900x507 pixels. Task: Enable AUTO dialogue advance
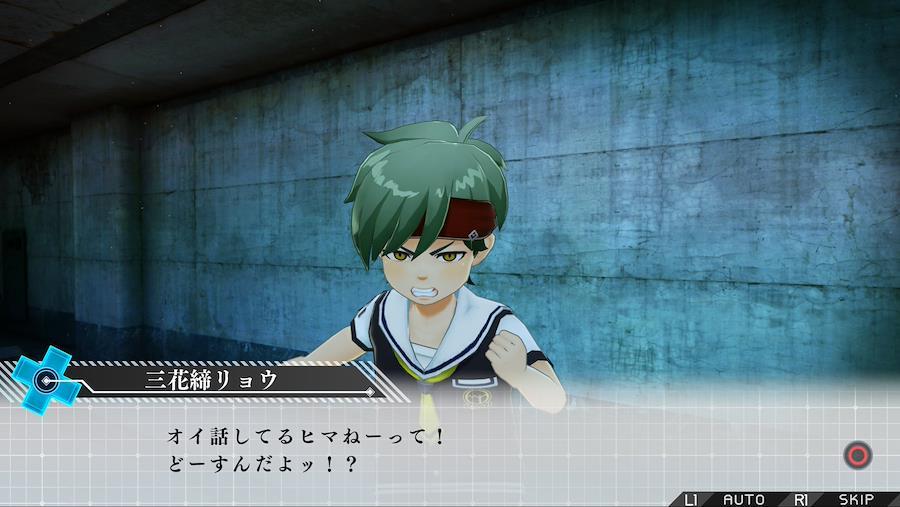pyautogui.click(x=743, y=499)
